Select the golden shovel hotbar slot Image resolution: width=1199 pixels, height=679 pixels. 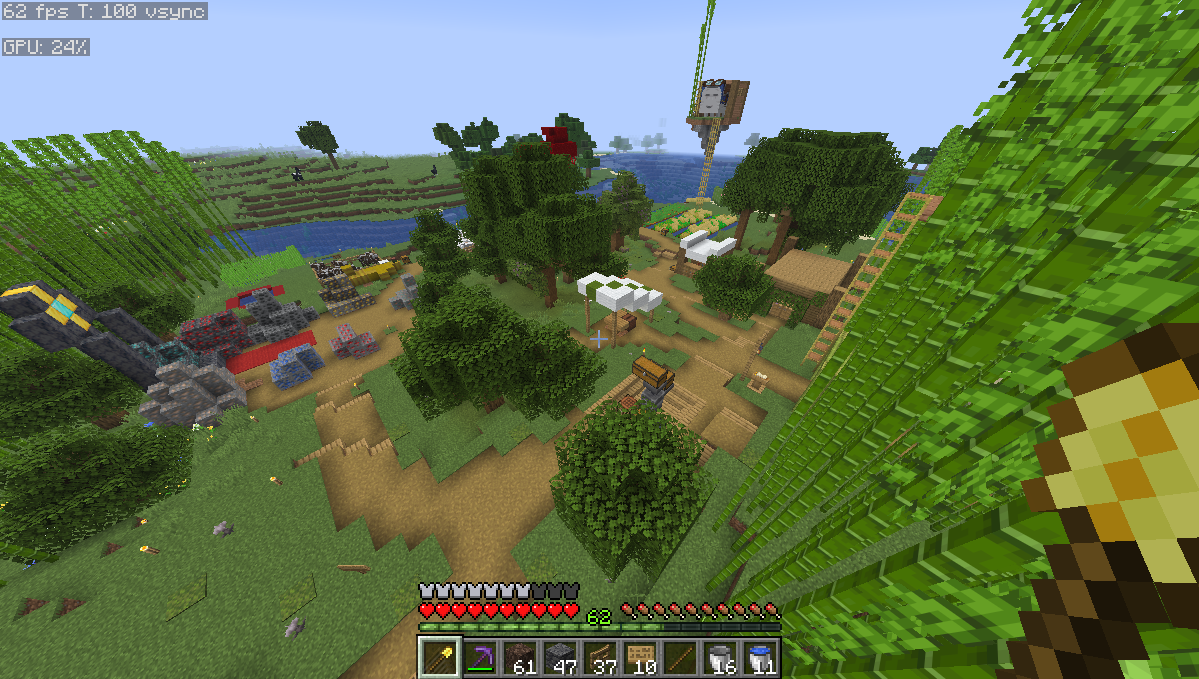[439, 657]
